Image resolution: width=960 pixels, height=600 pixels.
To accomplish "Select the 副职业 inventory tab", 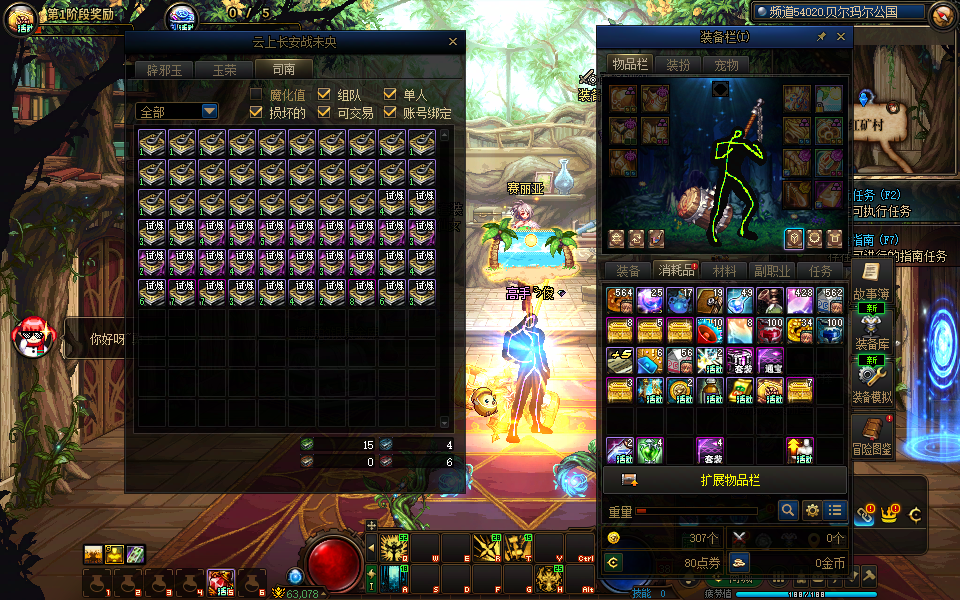I will pos(772,271).
